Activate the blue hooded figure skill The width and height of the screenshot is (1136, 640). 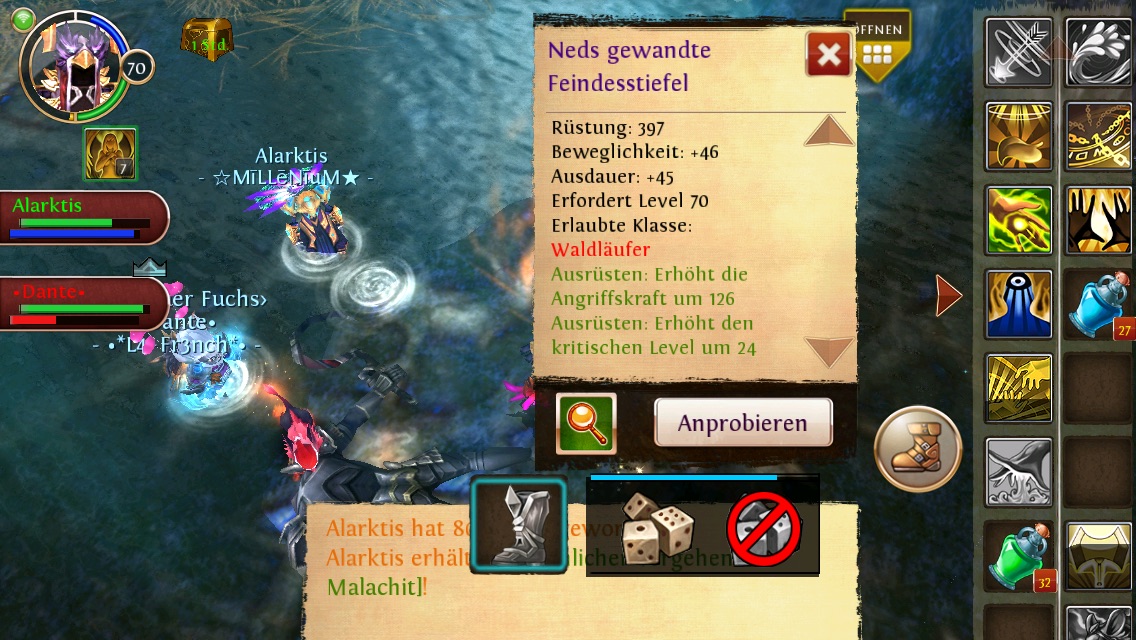coord(1018,304)
